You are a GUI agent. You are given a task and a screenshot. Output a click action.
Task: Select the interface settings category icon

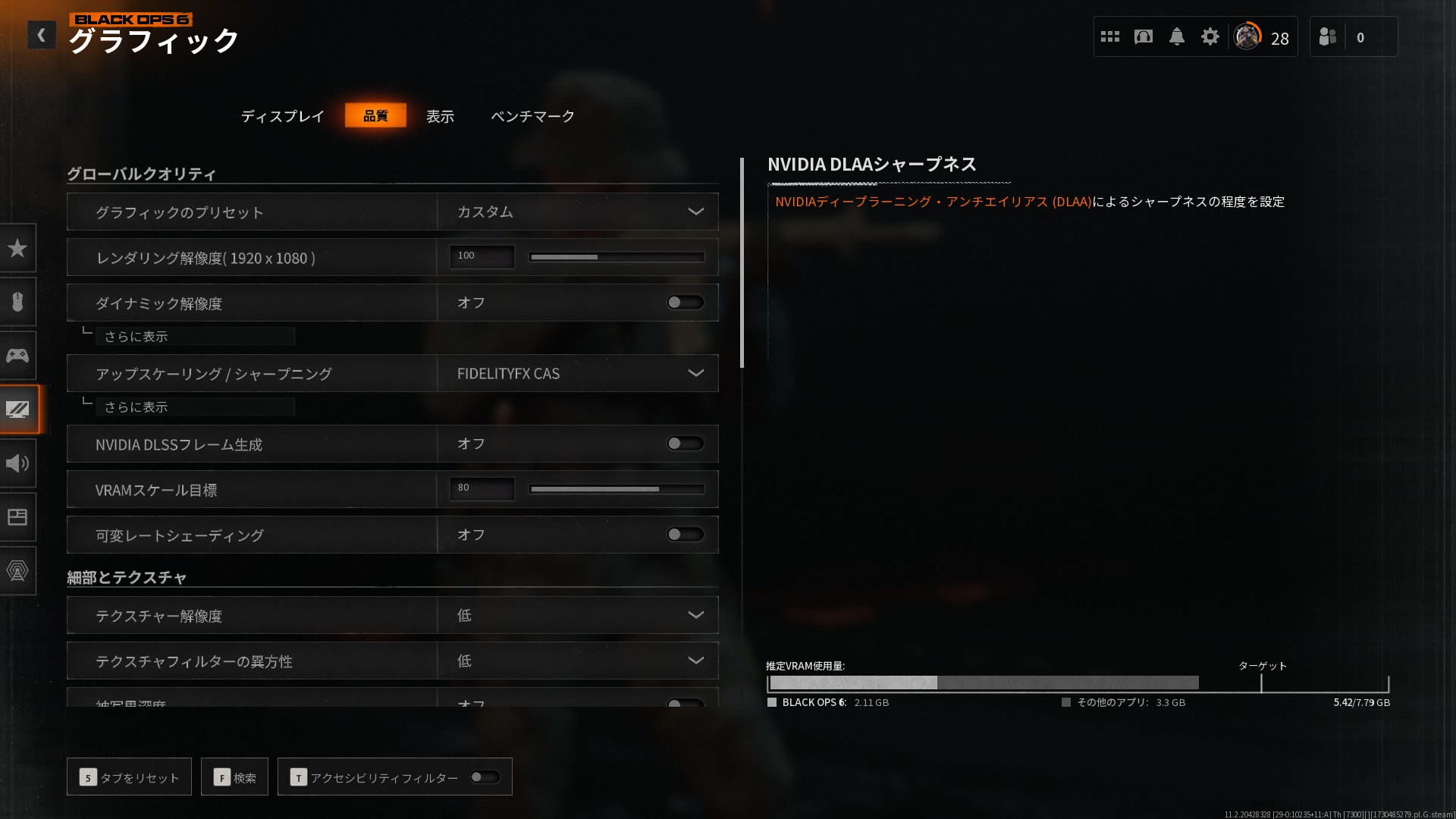coord(19,517)
